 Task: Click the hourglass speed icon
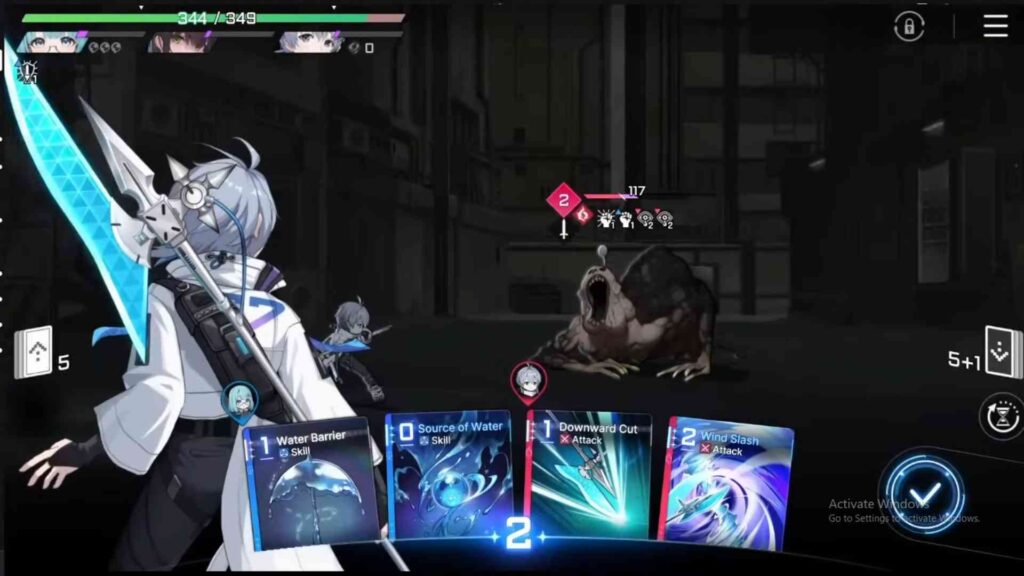pyautogui.click(x=1003, y=414)
